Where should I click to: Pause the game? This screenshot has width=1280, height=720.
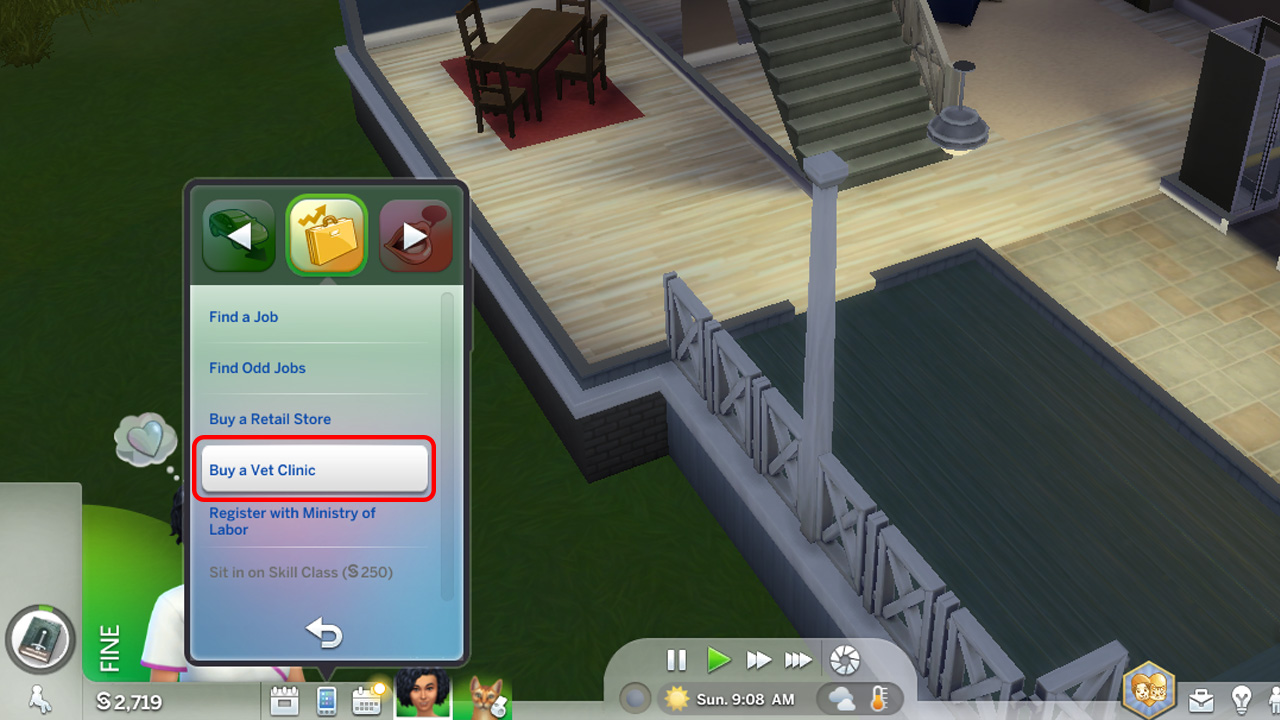[x=676, y=660]
